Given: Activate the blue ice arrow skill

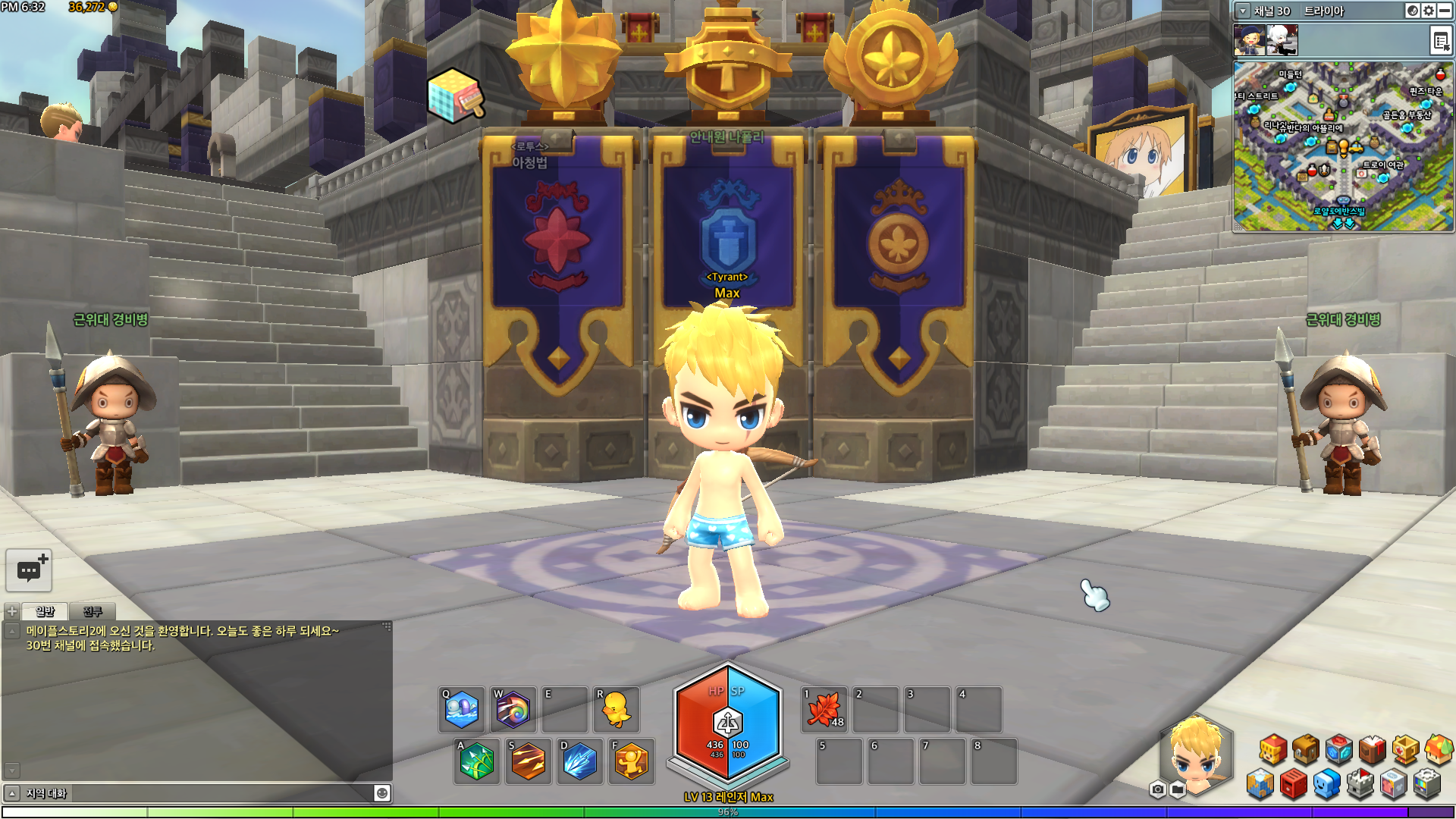Looking at the screenshot, I should 579,761.
